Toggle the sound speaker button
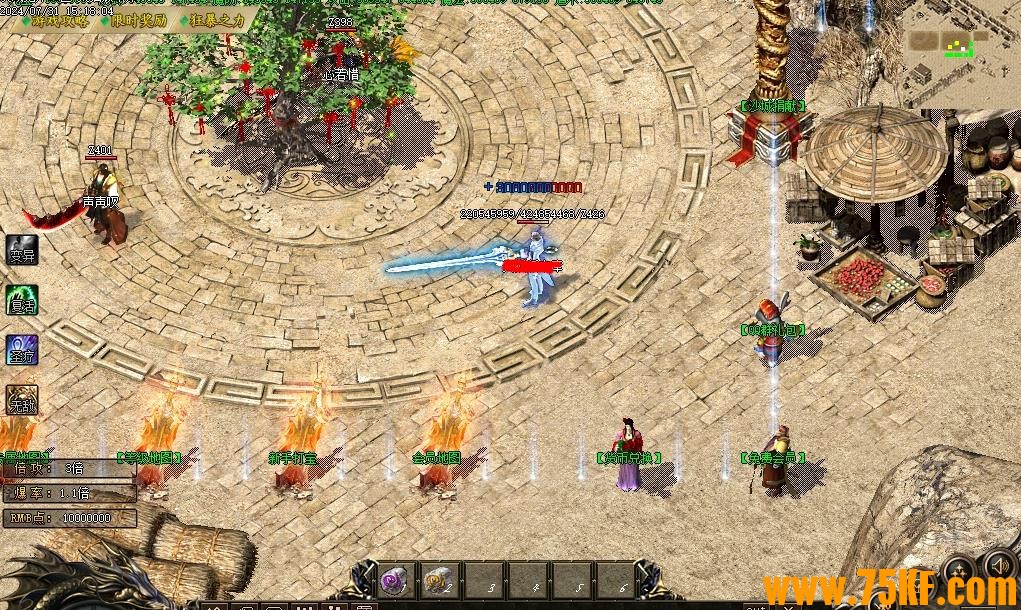The image size is (1021, 610). click(x=998, y=565)
